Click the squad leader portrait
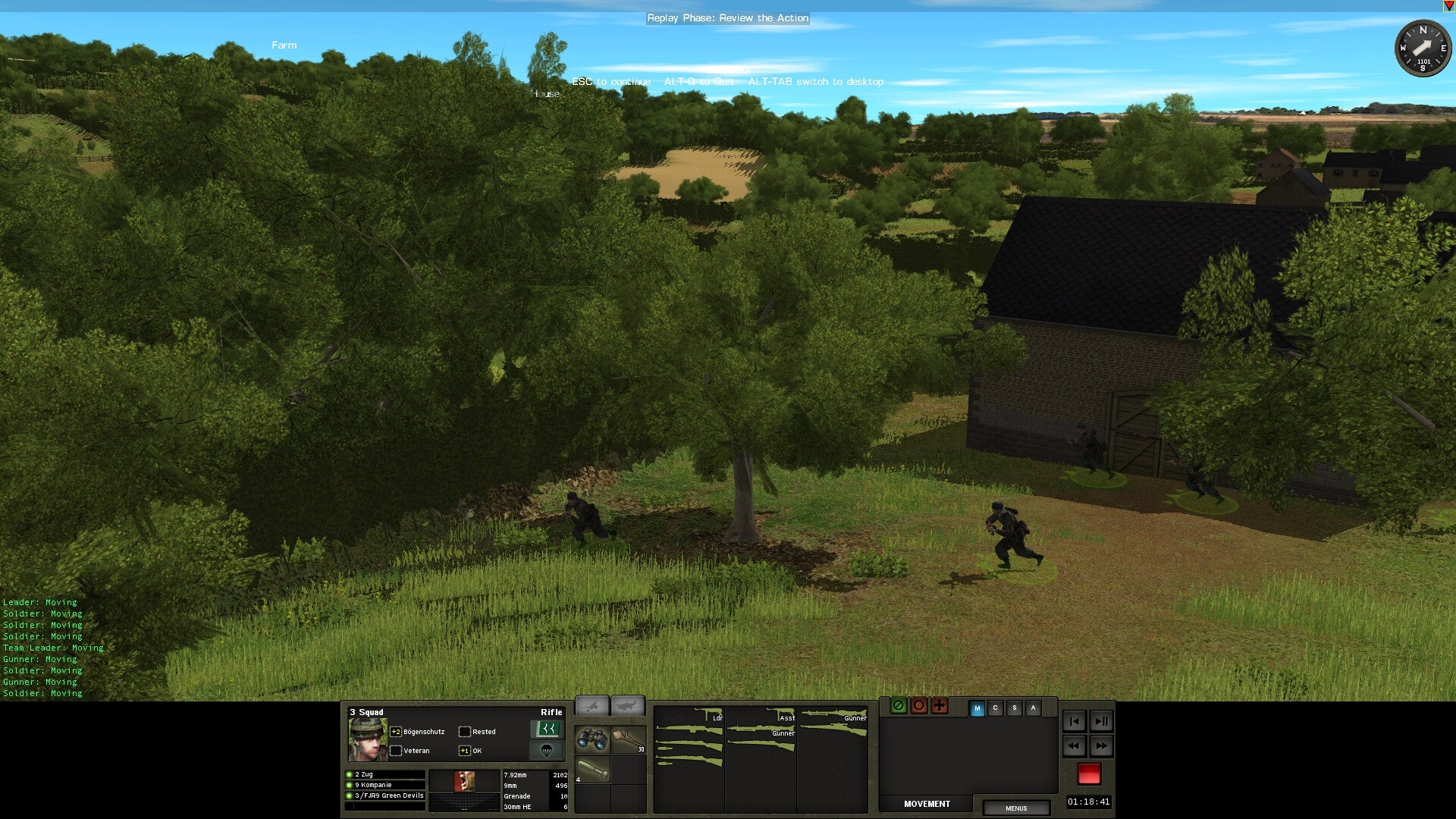 pos(367,739)
